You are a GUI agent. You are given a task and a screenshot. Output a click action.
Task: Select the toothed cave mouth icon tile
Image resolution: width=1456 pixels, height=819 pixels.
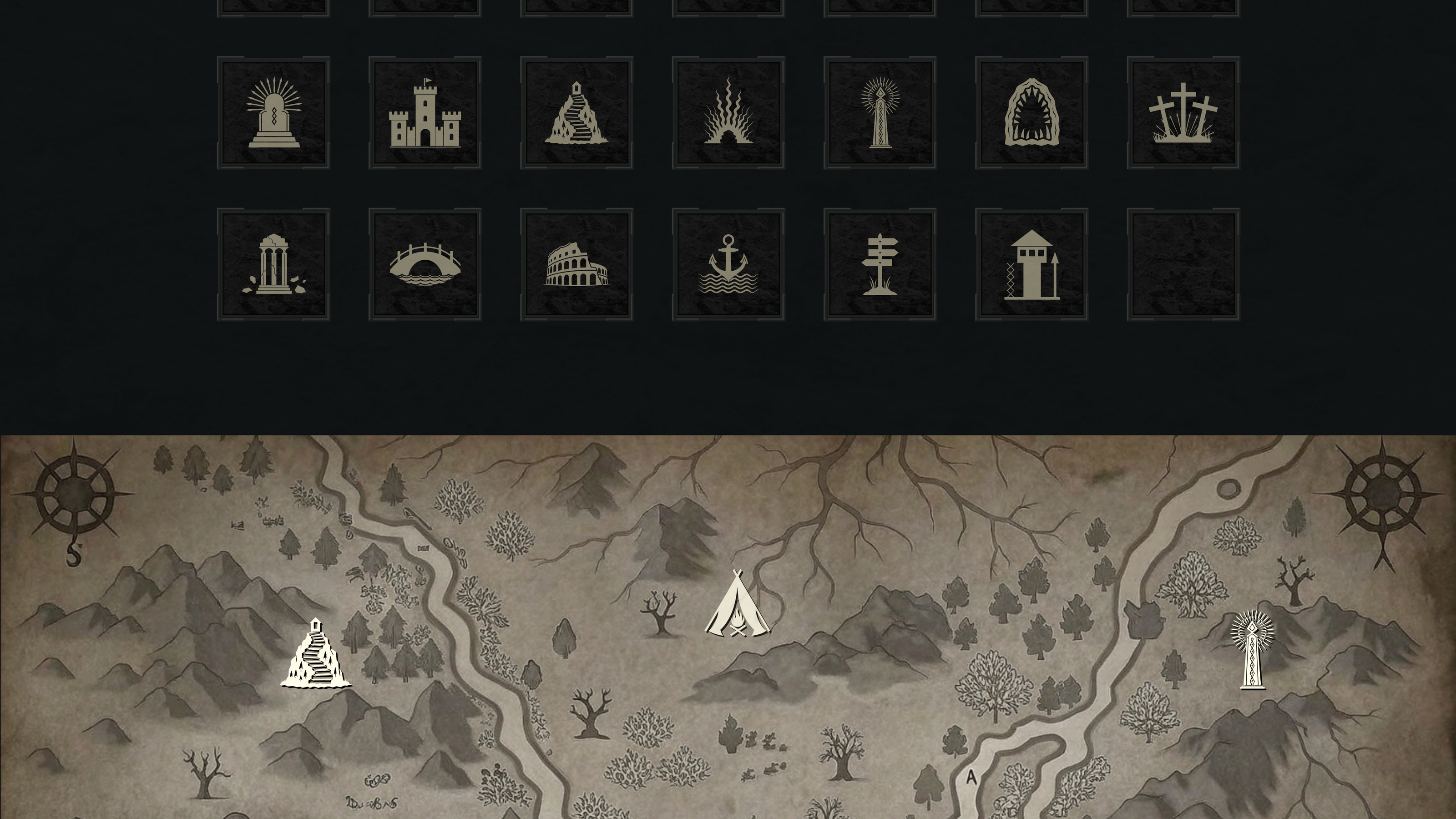click(x=1031, y=112)
